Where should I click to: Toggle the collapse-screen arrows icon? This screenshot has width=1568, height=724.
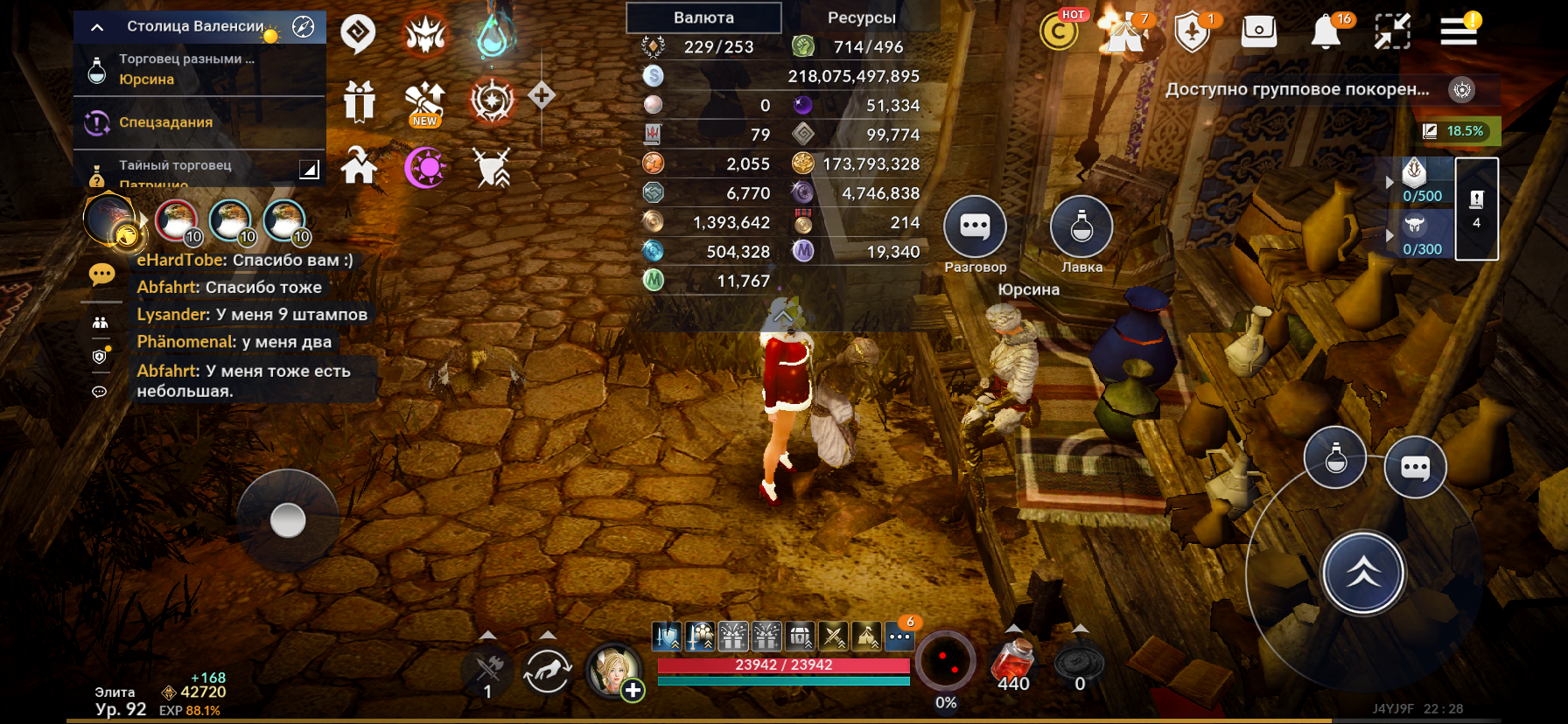[1392, 32]
